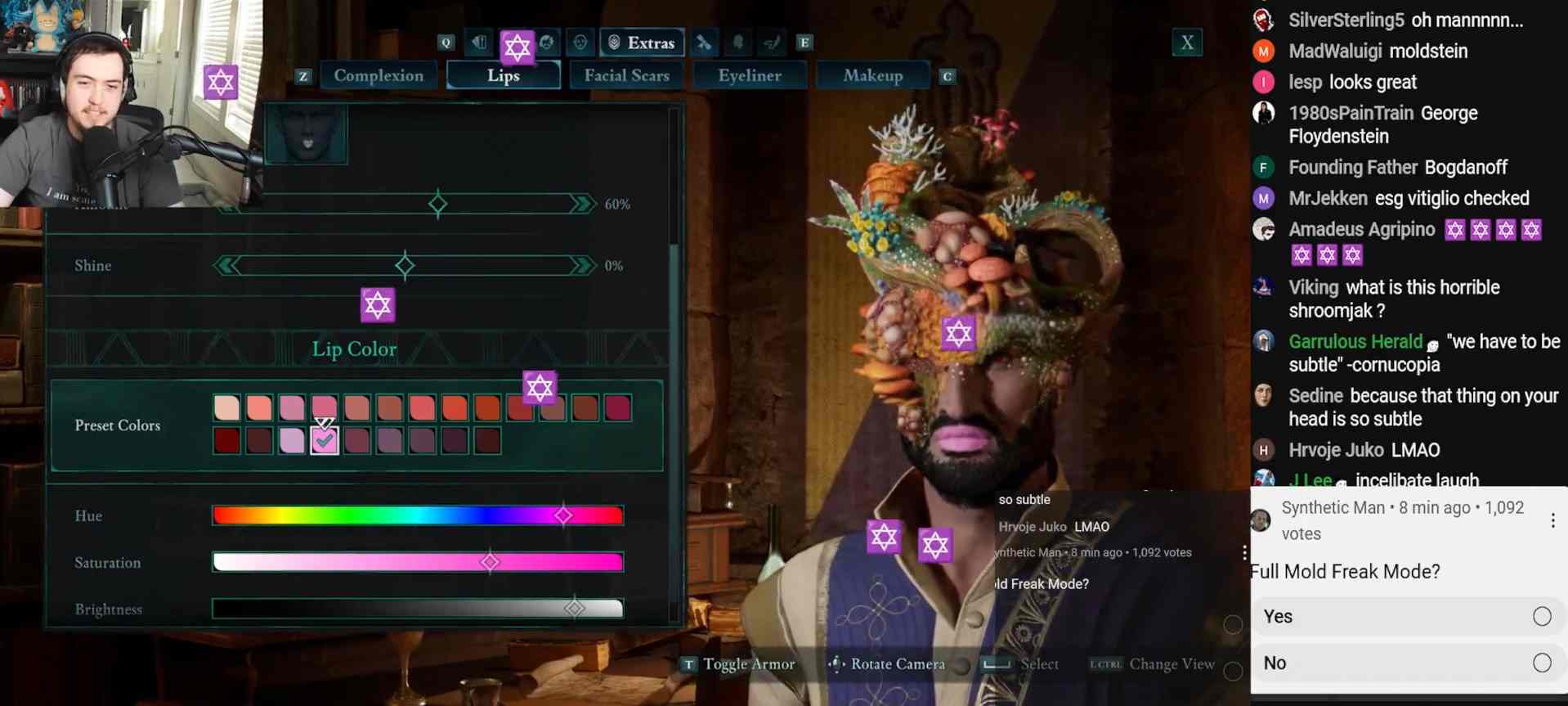Open the Extras category

tap(642, 43)
